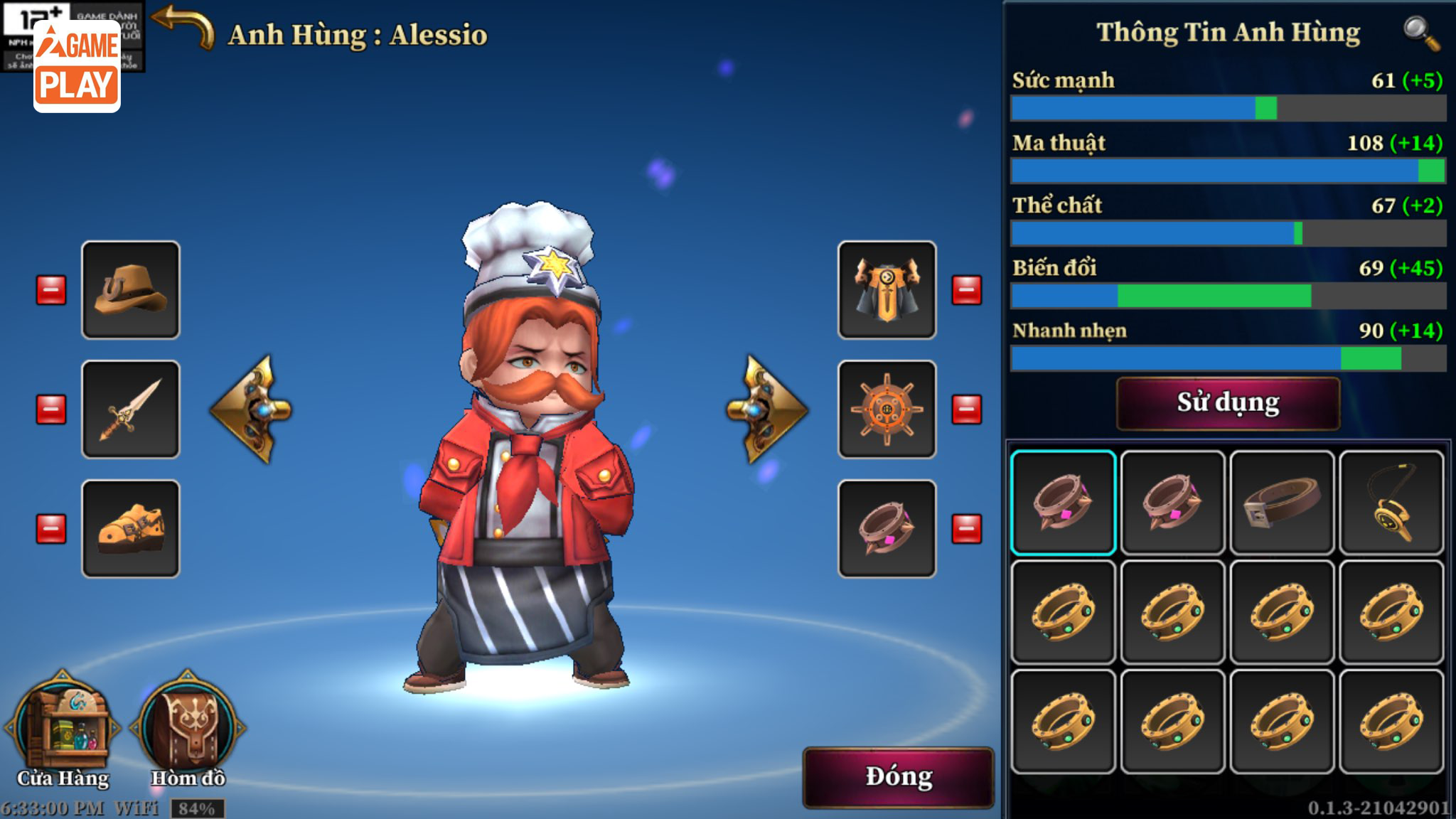The width and height of the screenshot is (1456, 819).
Task: Go back with the golden return arrow
Action: 183,27
